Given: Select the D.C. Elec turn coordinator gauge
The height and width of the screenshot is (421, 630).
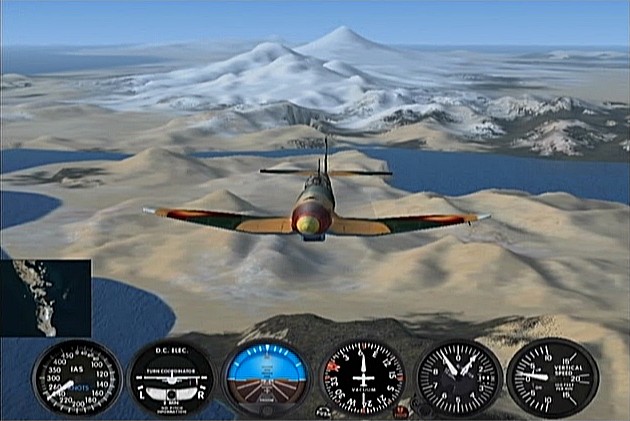Looking at the screenshot, I should coord(172,378).
